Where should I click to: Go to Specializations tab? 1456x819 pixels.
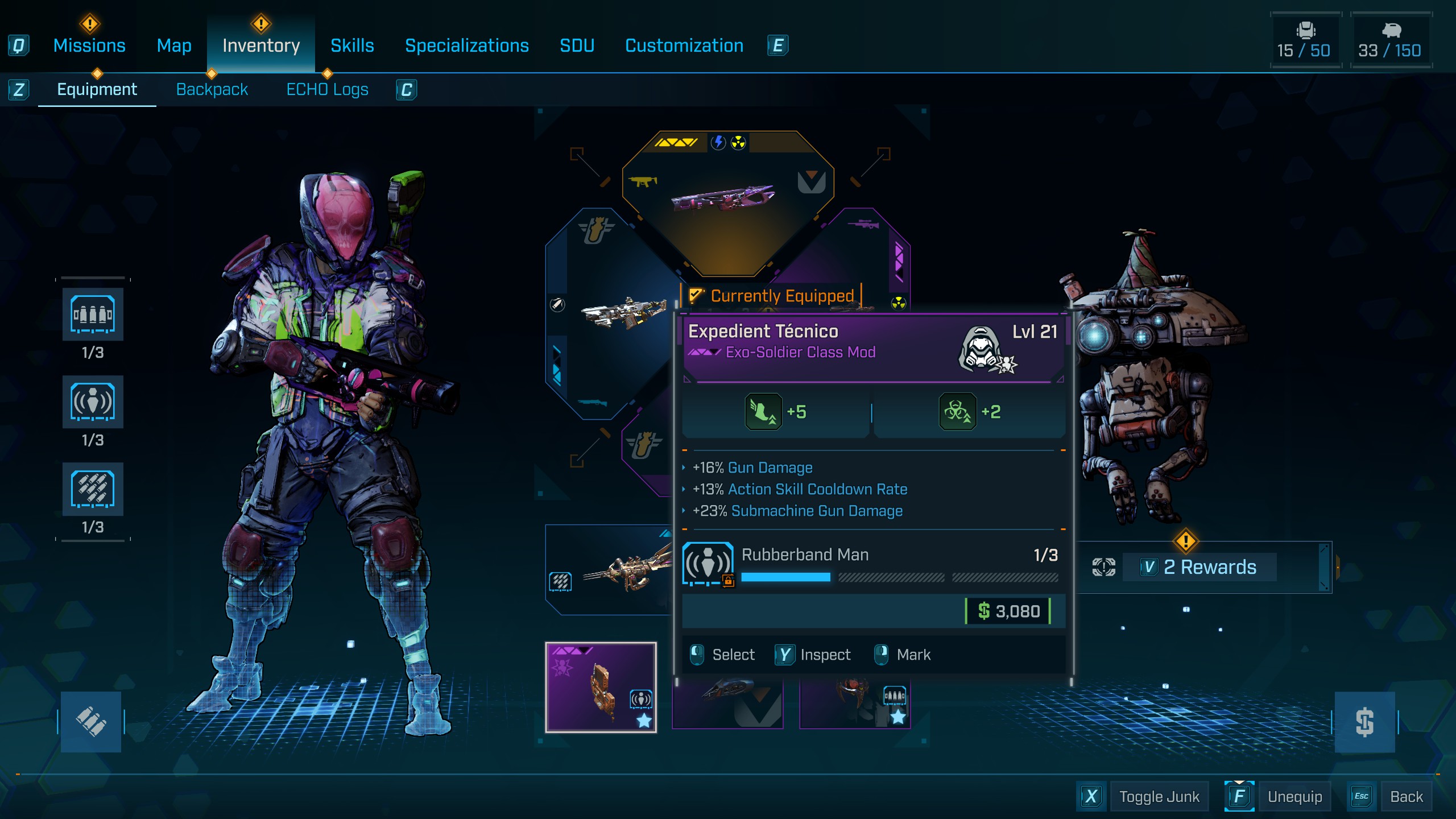[x=466, y=45]
